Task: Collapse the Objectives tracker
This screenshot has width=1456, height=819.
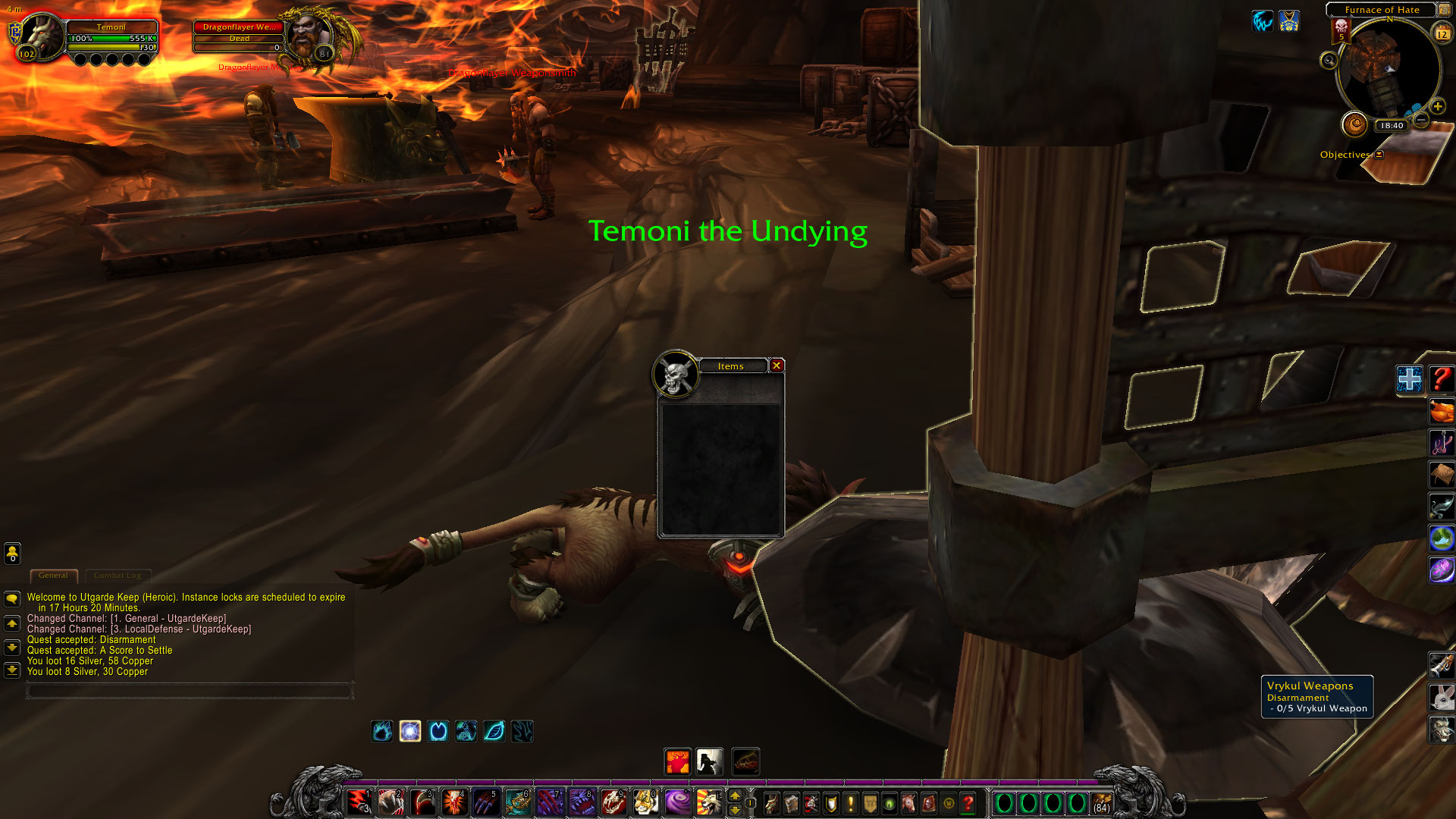Action: click(1379, 155)
